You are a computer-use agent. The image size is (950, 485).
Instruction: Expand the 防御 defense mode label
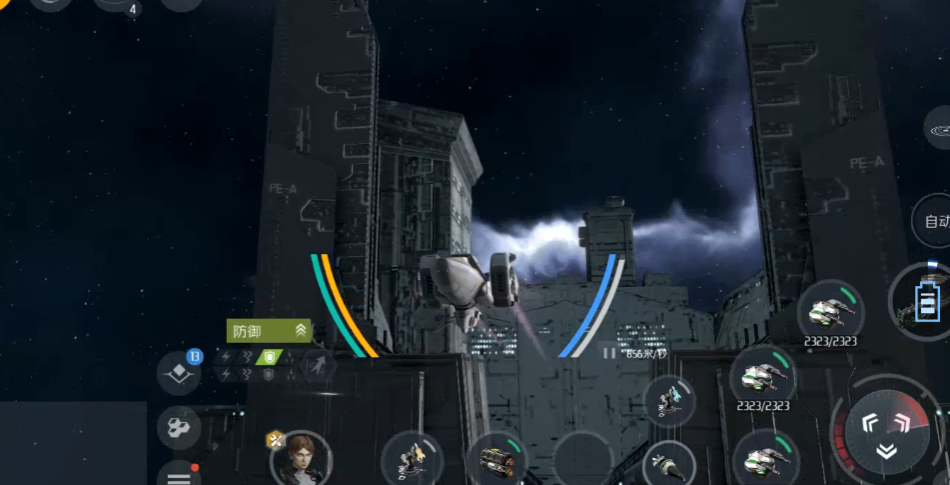click(270, 331)
